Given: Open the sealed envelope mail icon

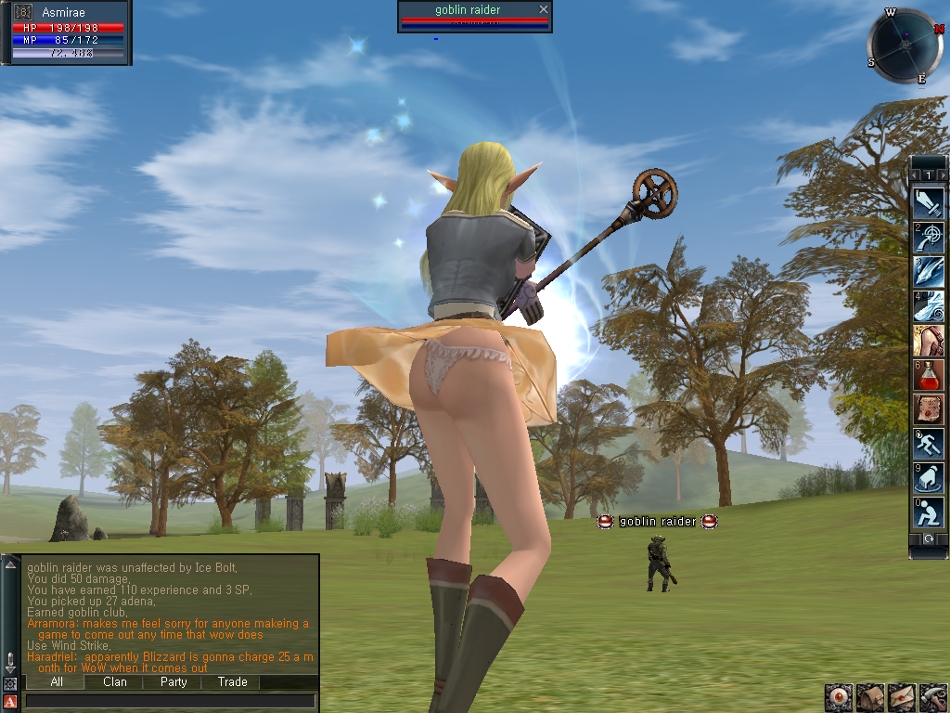Looking at the screenshot, I should 901,697.
